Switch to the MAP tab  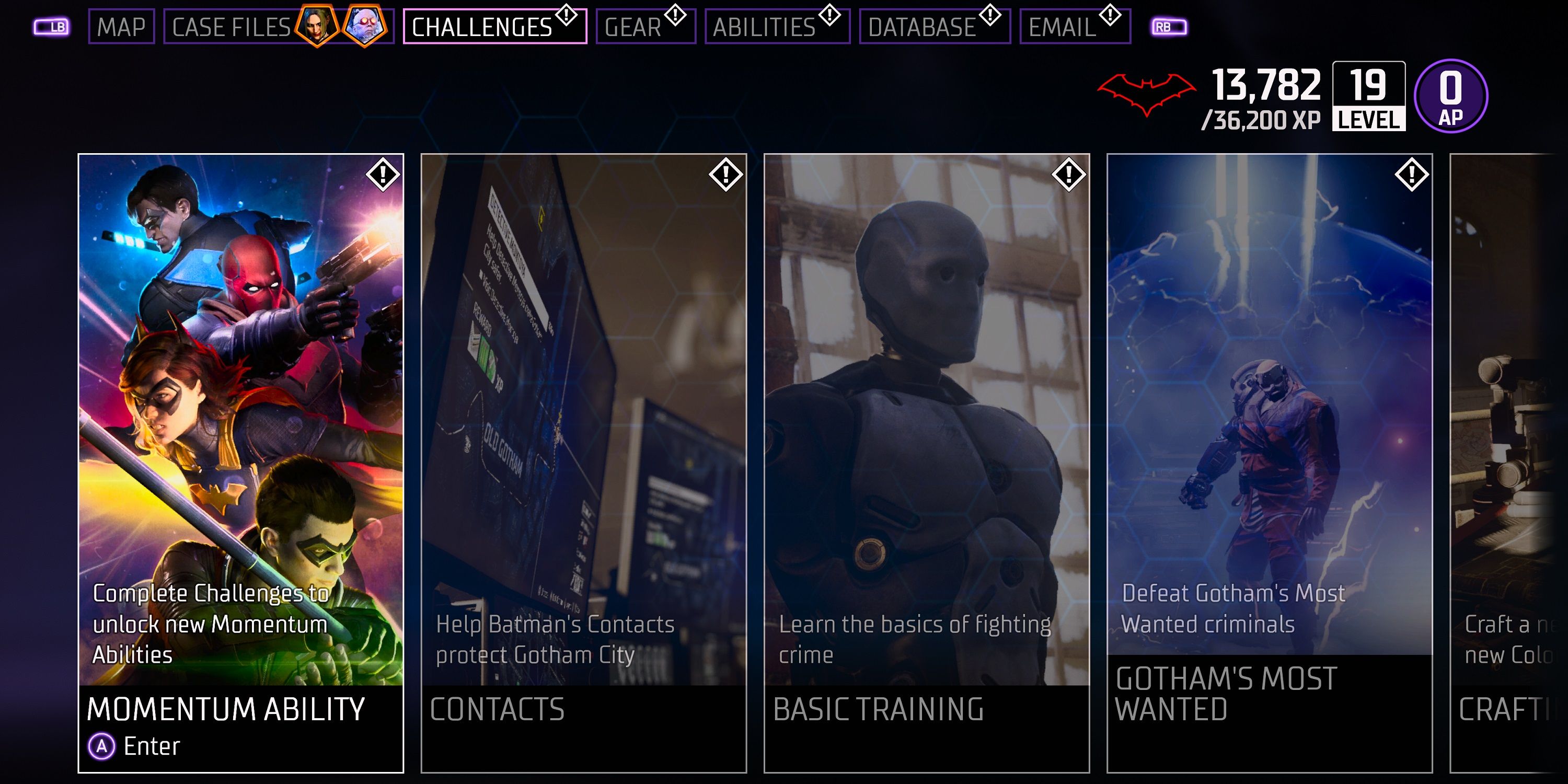(x=121, y=26)
